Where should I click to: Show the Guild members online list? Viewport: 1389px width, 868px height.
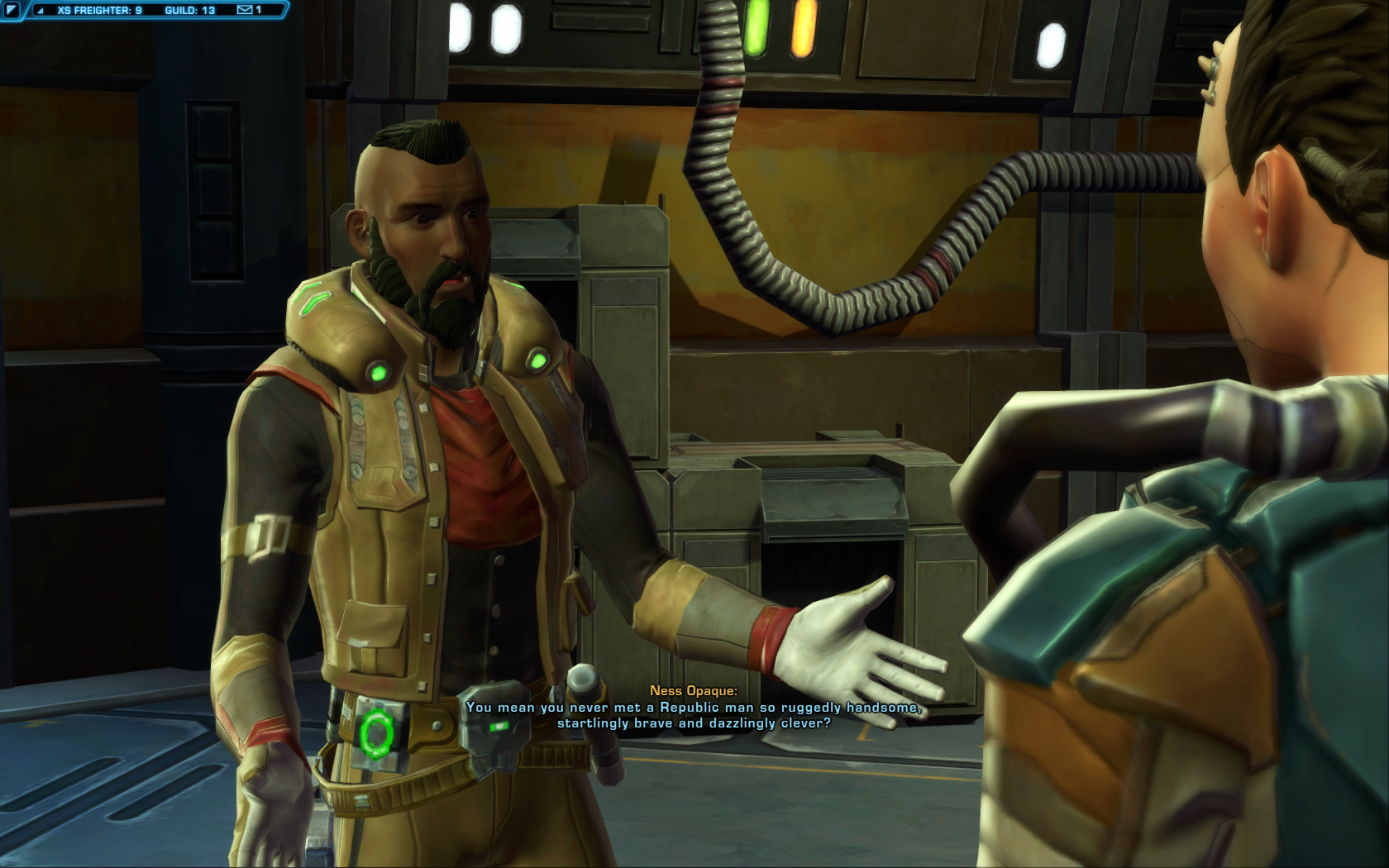point(189,11)
